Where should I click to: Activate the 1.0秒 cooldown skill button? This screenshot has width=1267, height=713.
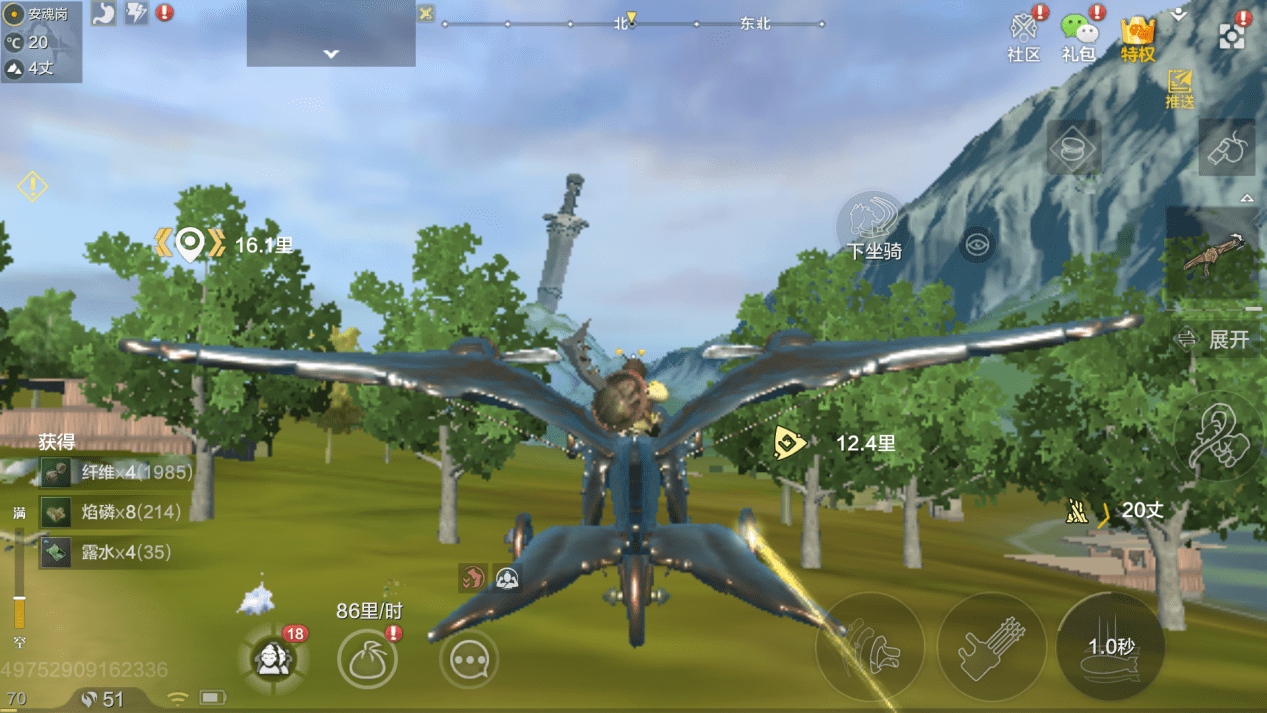coord(1110,648)
